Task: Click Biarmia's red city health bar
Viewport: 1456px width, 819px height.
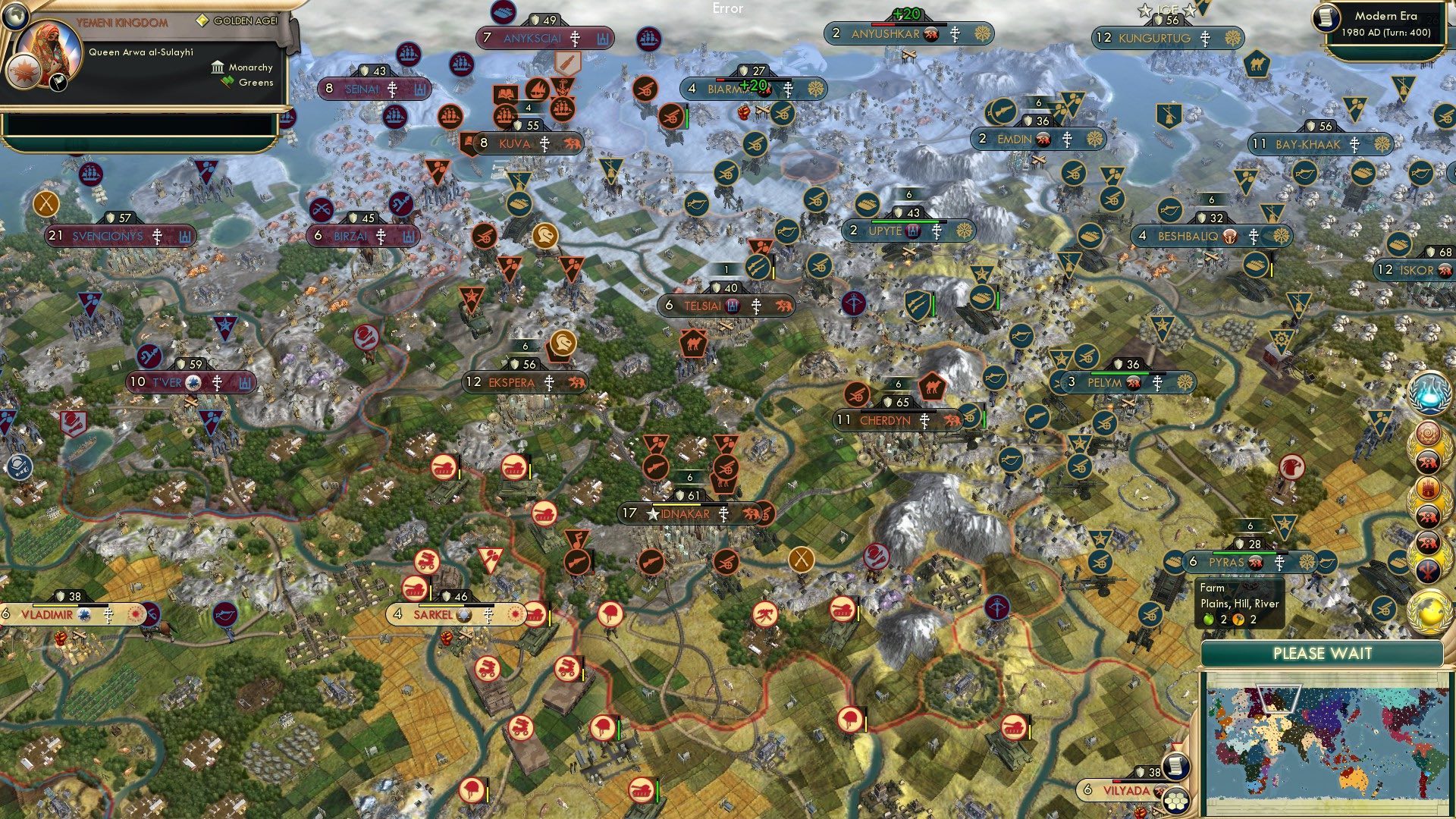Action: pyautogui.click(x=720, y=79)
